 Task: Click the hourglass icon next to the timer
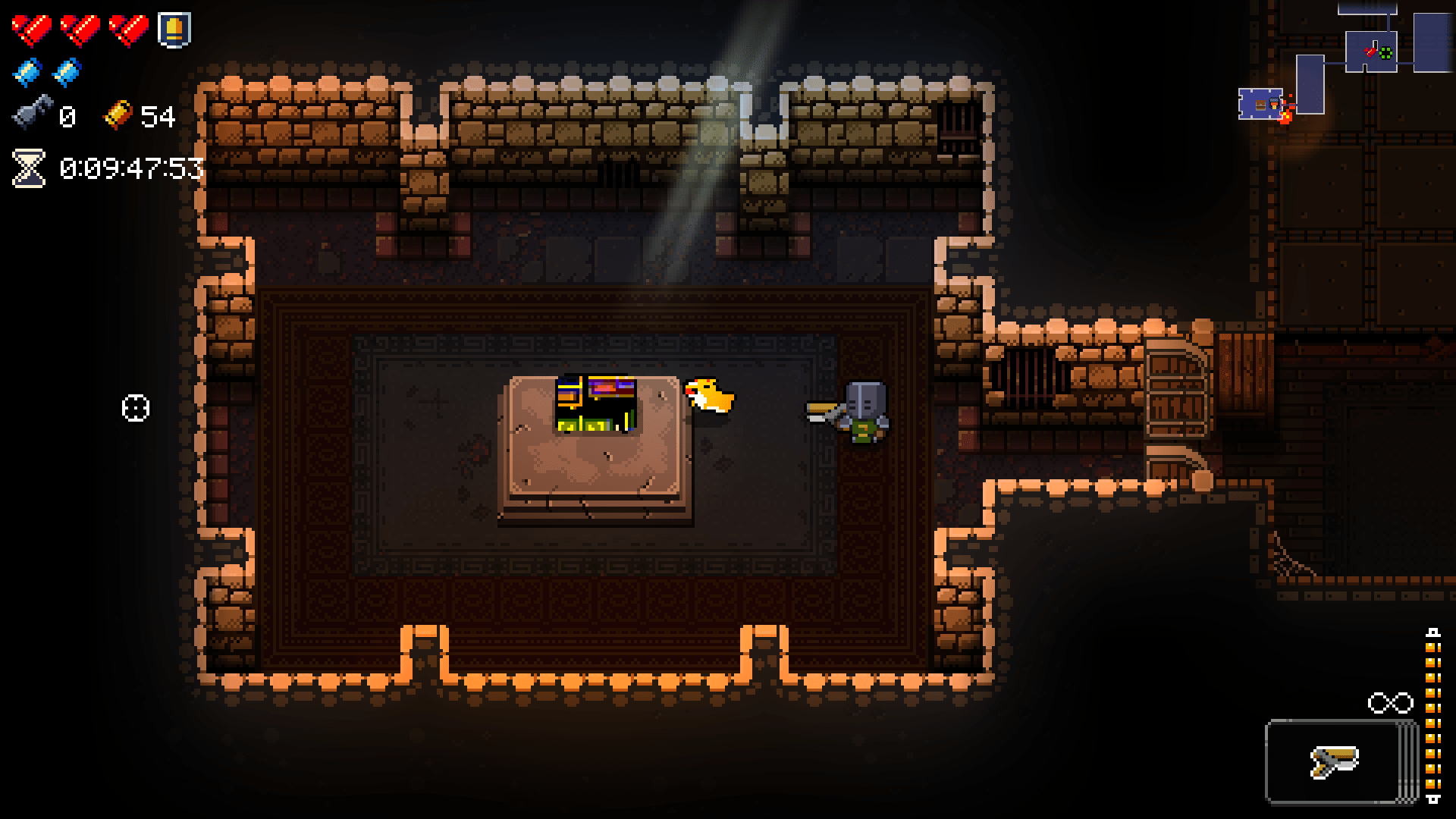[x=27, y=168]
